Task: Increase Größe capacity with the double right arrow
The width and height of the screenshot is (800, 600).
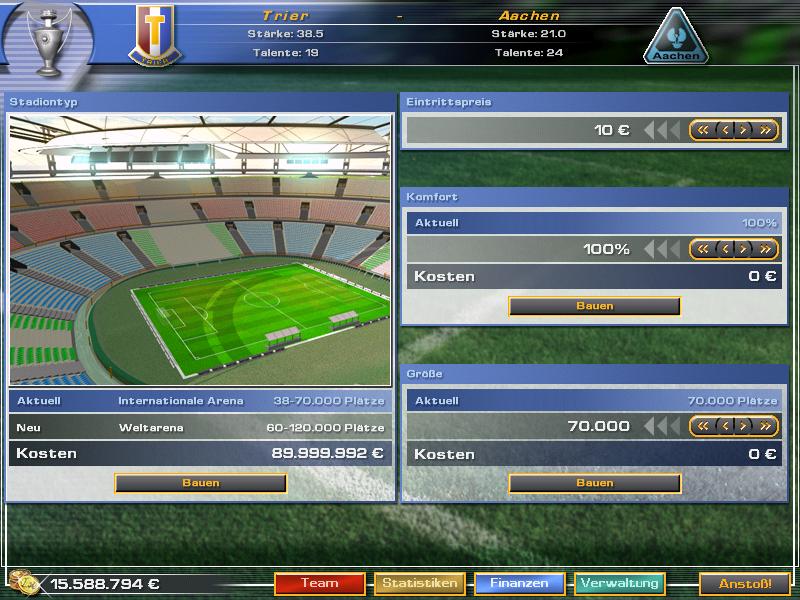Action: pos(765,426)
